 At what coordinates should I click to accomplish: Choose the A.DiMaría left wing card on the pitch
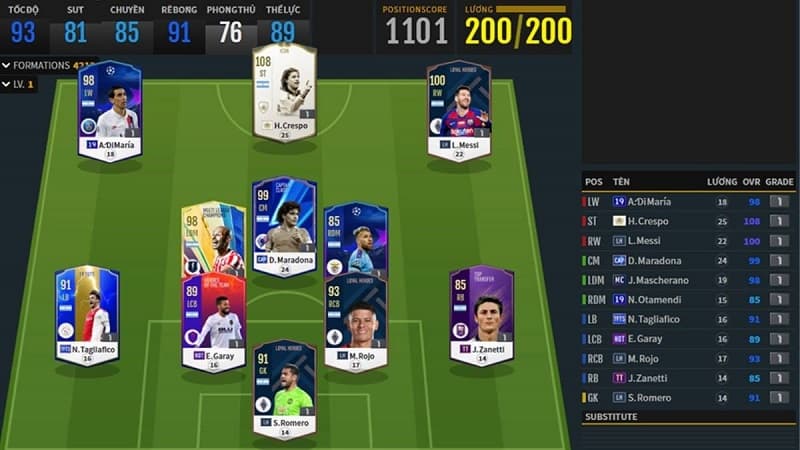tap(110, 108)
